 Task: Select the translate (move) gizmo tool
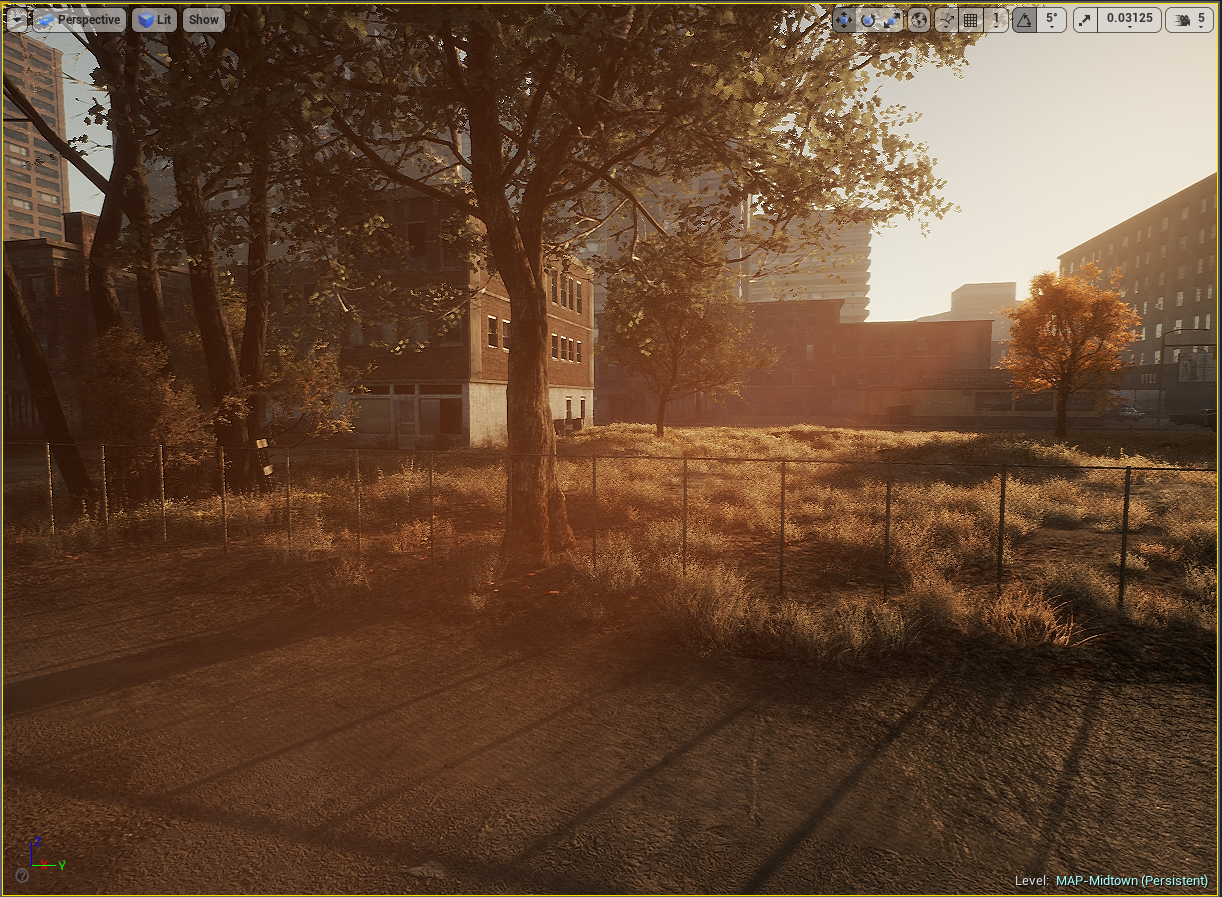pos(844,19)
